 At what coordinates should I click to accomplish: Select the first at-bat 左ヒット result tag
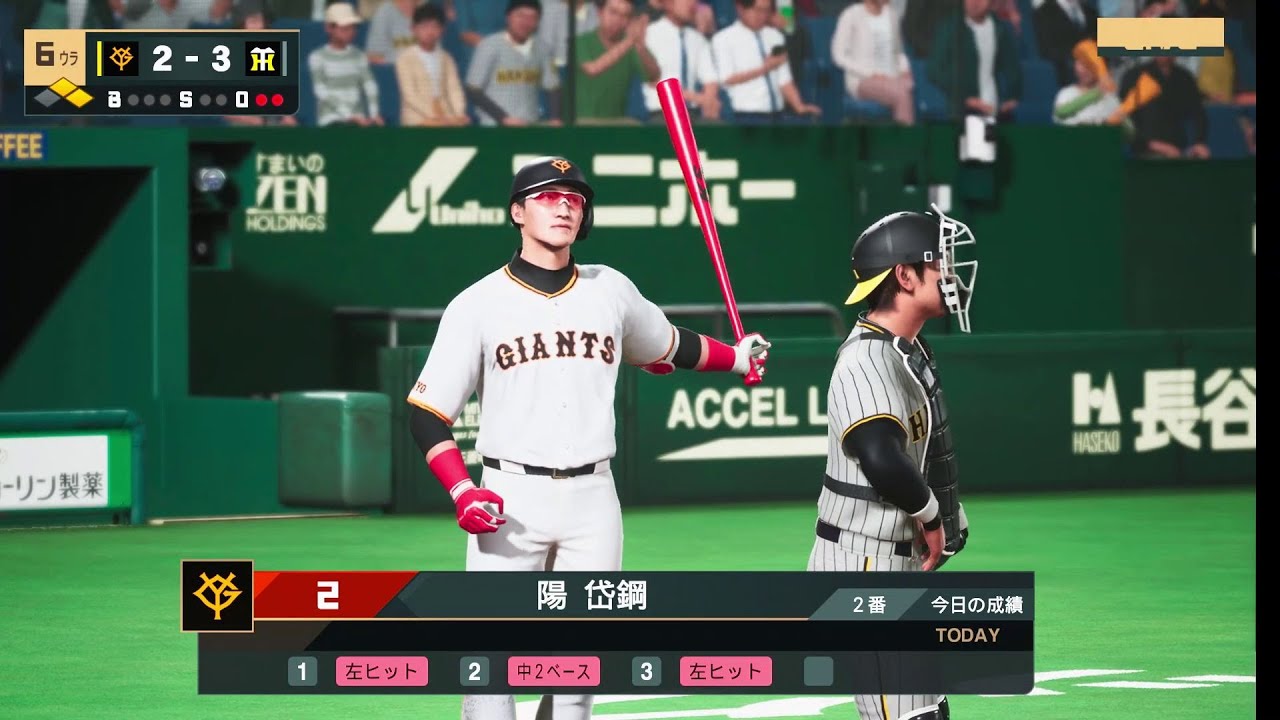pos(381,671)
